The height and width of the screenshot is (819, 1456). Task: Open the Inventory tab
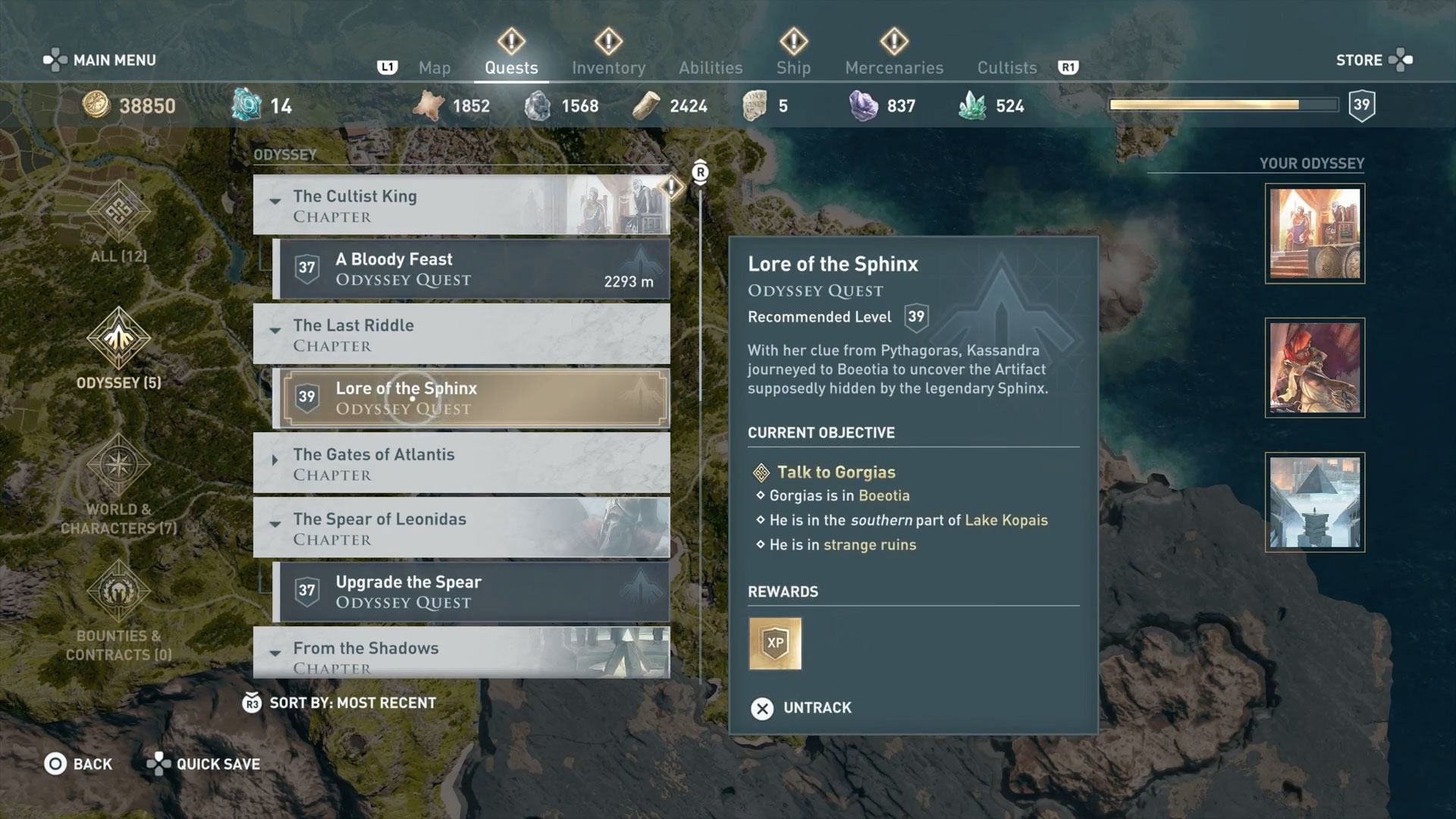[608, 67]
